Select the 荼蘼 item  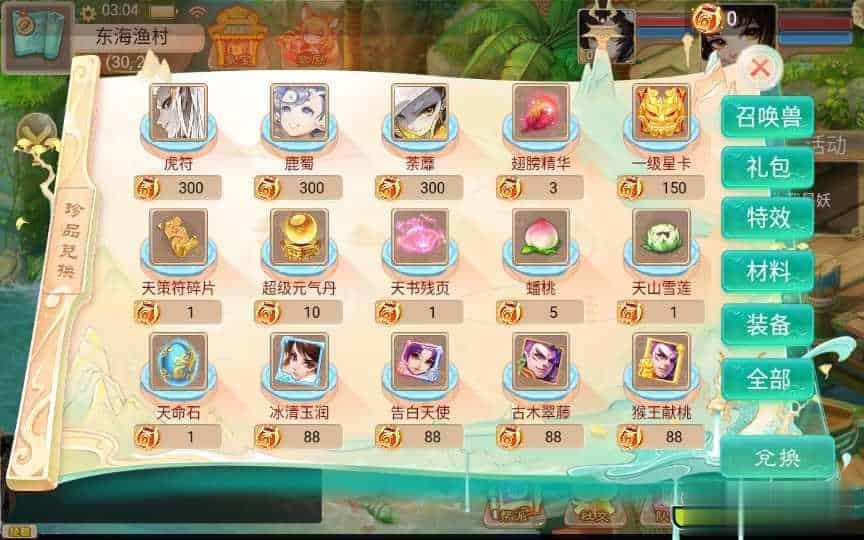click(420, 111)
